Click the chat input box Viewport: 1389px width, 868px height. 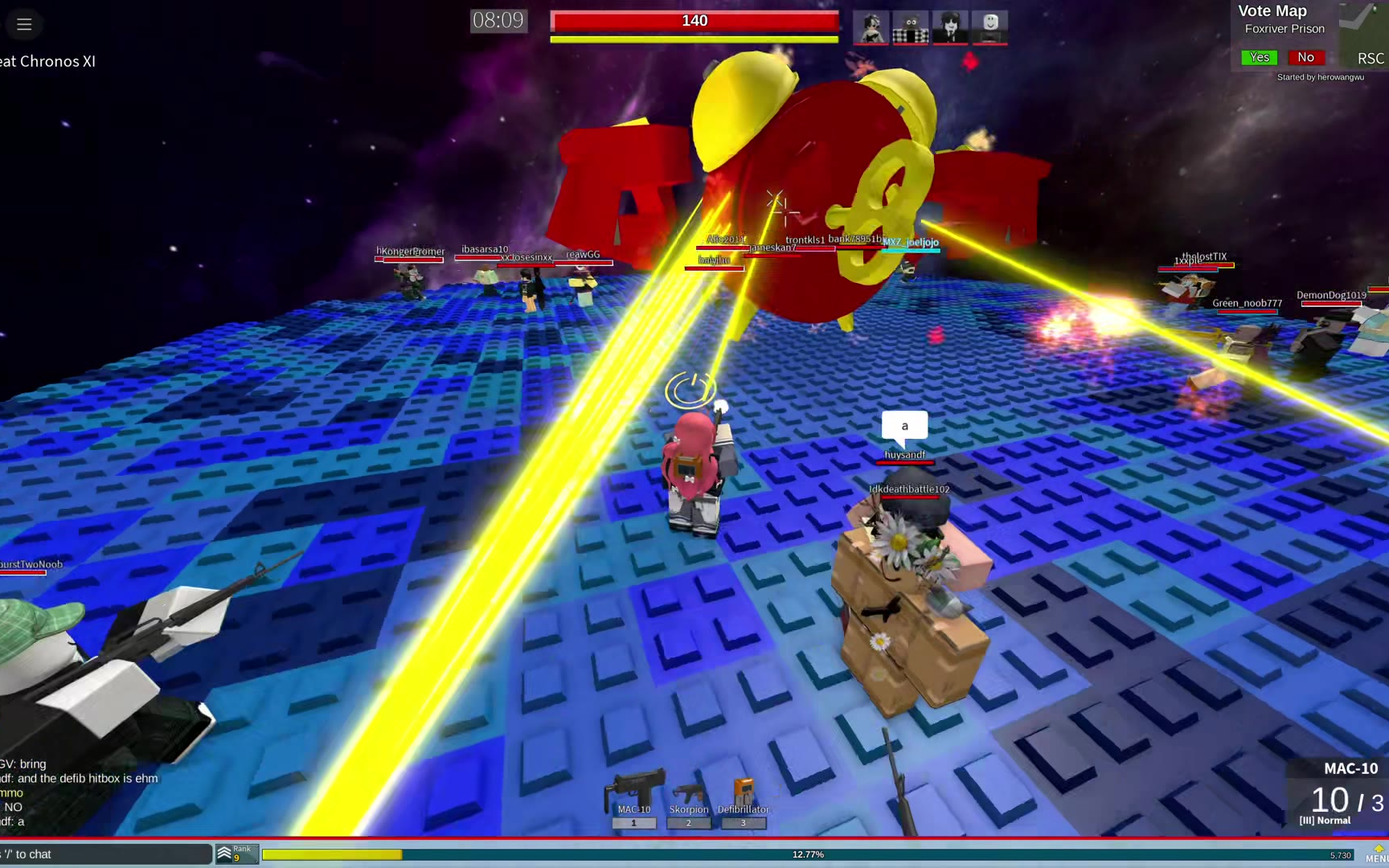point(104,854)
